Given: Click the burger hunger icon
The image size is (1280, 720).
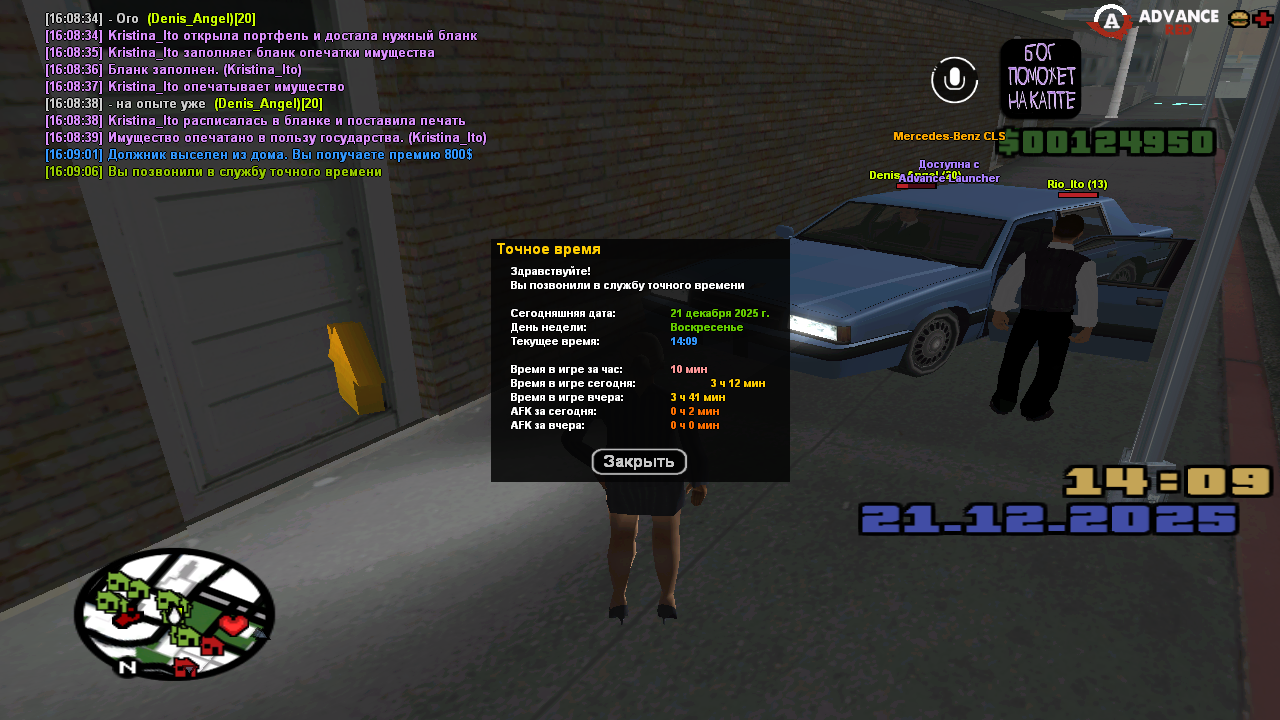Looking at the screenshot, I should [x=1239, y=19].
